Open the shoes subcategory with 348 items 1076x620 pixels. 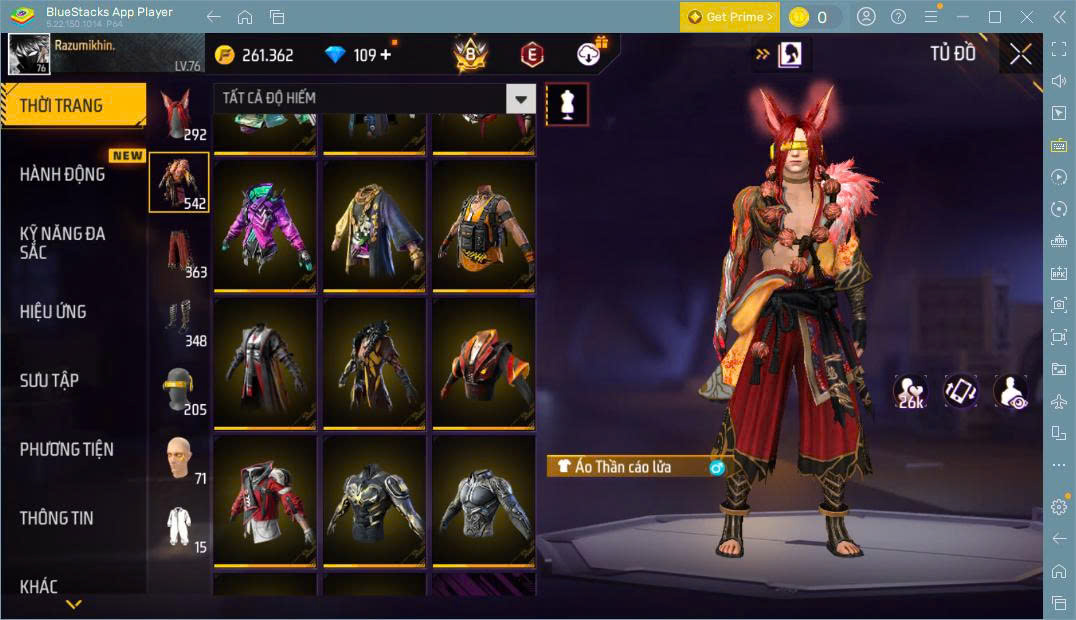coord(179,322)
